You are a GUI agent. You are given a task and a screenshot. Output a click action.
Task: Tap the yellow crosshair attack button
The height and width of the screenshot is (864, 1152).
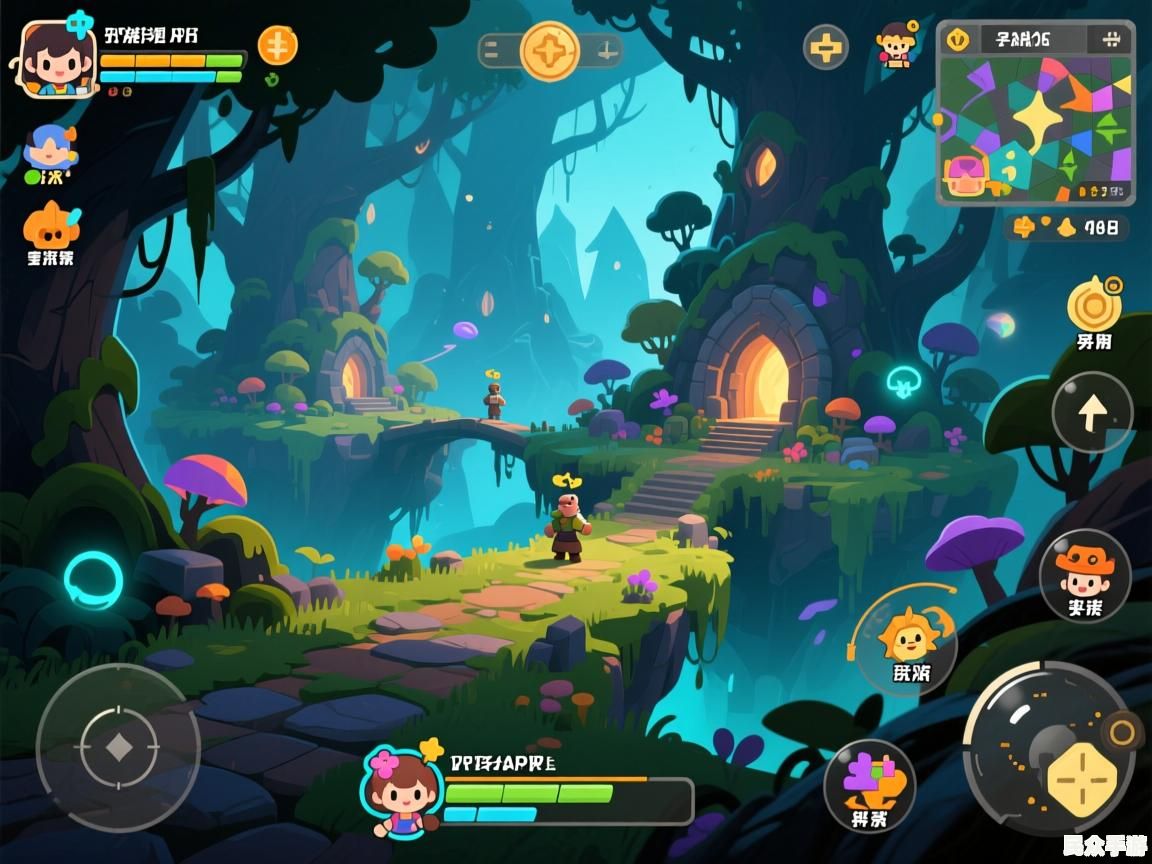click(1081, 780)
